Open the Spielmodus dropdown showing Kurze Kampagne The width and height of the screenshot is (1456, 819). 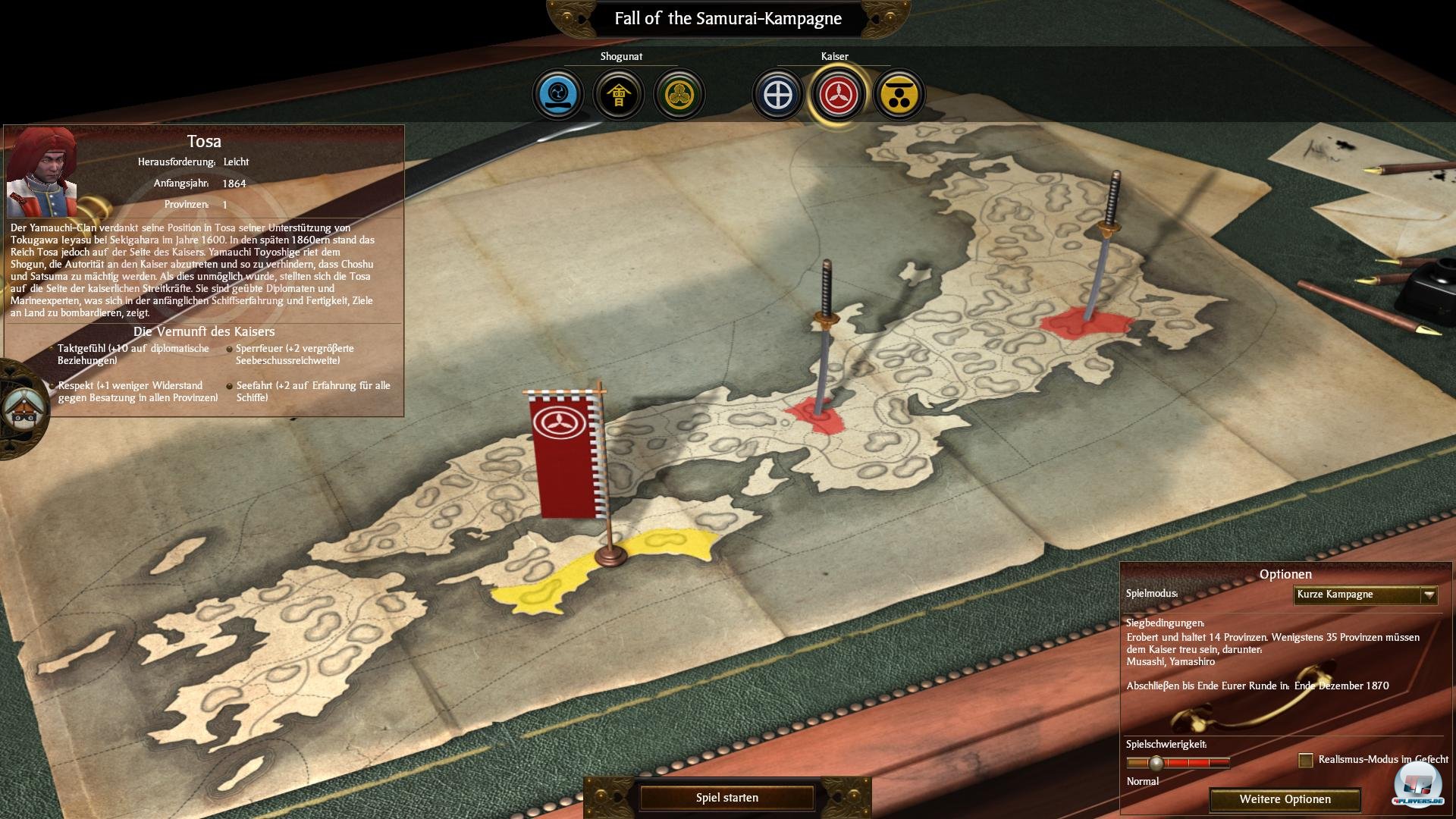pos(1365,595)
